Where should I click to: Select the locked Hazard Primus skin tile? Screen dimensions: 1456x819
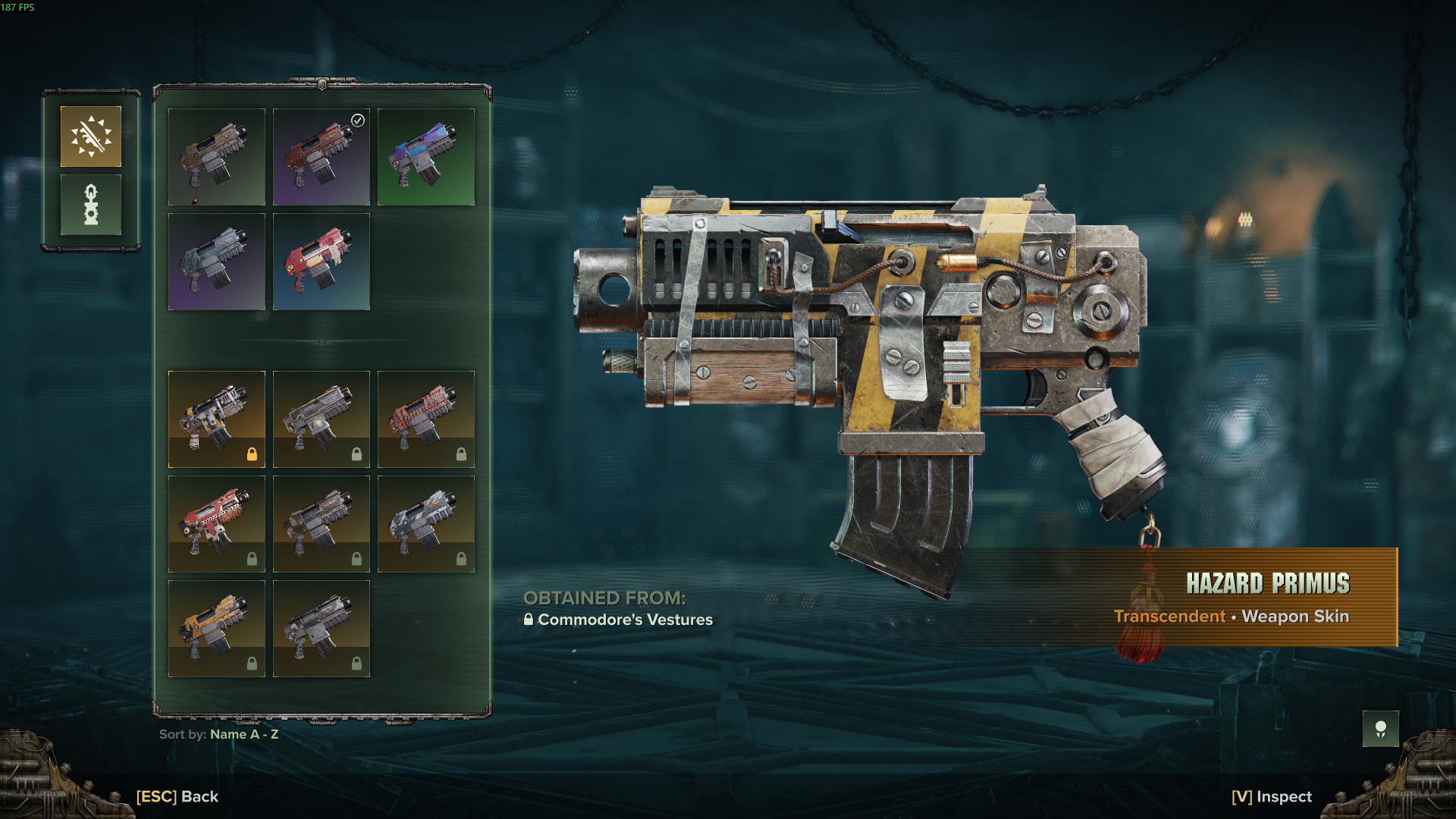(217, 419)
